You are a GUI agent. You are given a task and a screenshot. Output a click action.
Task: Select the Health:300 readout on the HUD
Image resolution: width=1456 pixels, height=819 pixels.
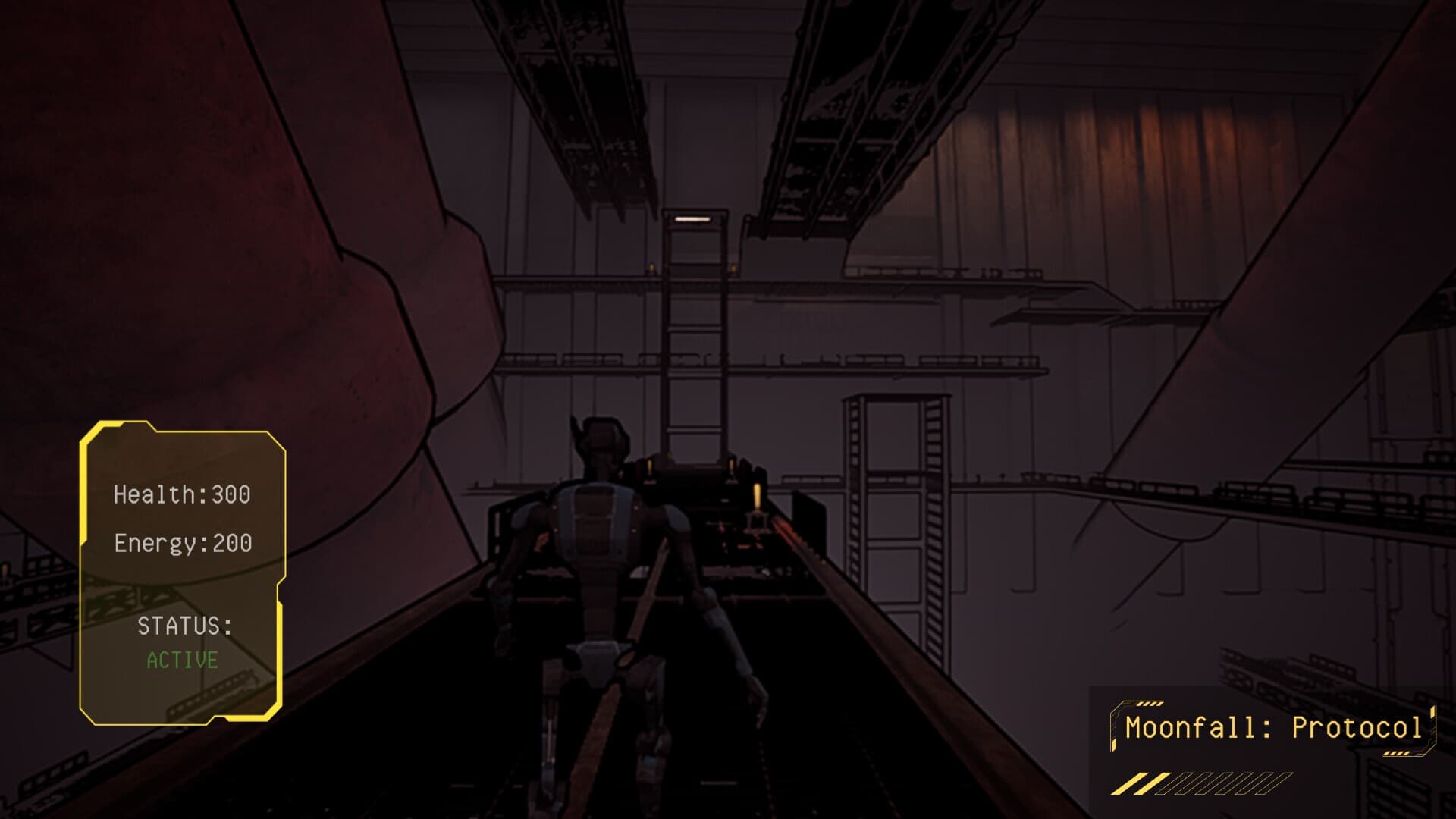click(184, 493)
